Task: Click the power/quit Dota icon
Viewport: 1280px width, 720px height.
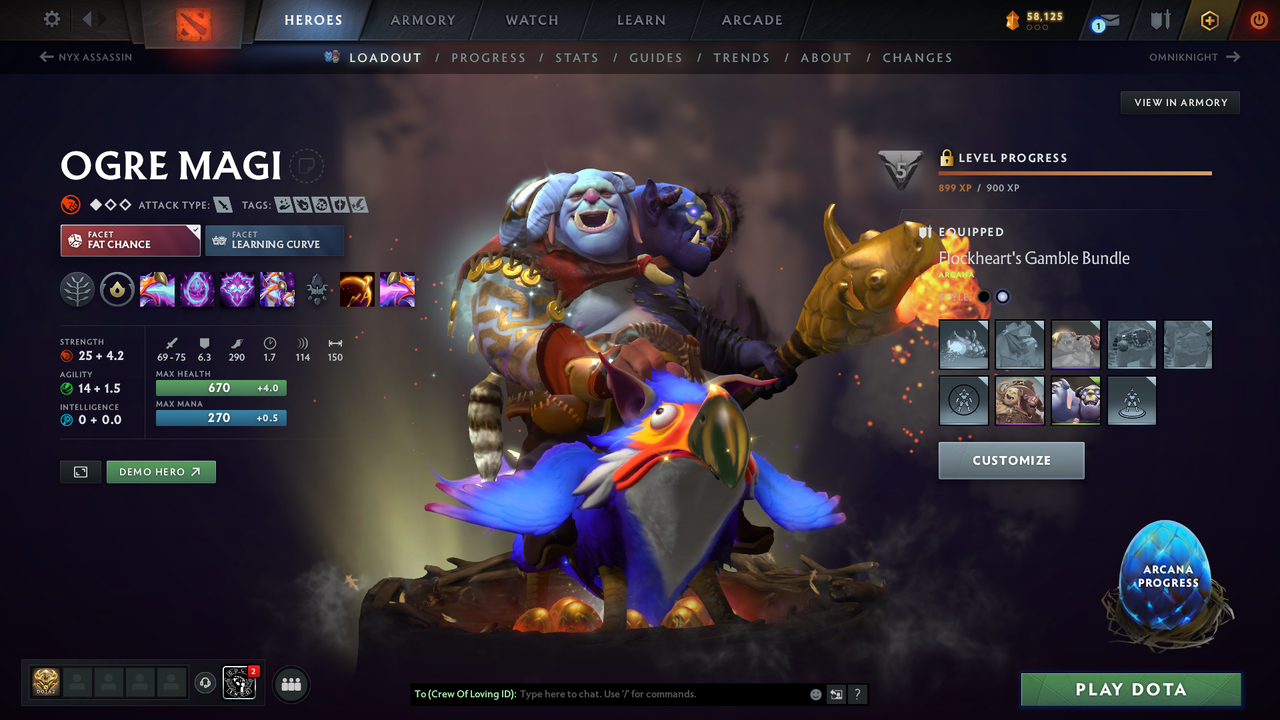Action: [1257, 20]
